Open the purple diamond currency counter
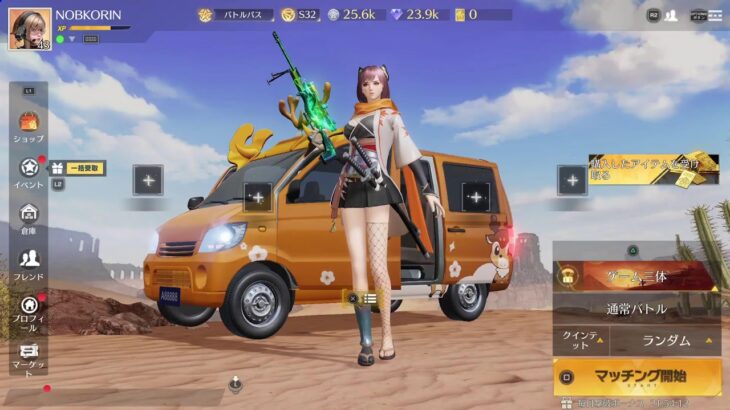This screenshot has width=730, height=410. point(412,15)
